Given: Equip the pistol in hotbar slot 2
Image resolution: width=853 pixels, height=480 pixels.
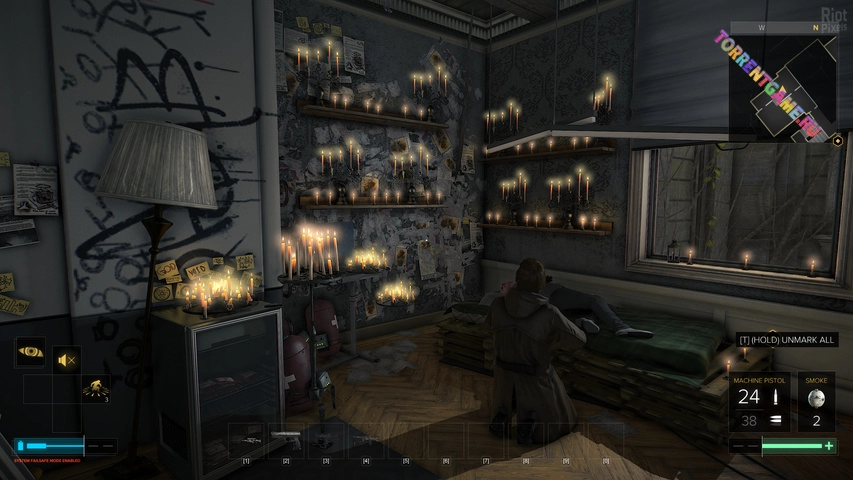Looking at the screenshot, I should point(286,438).
